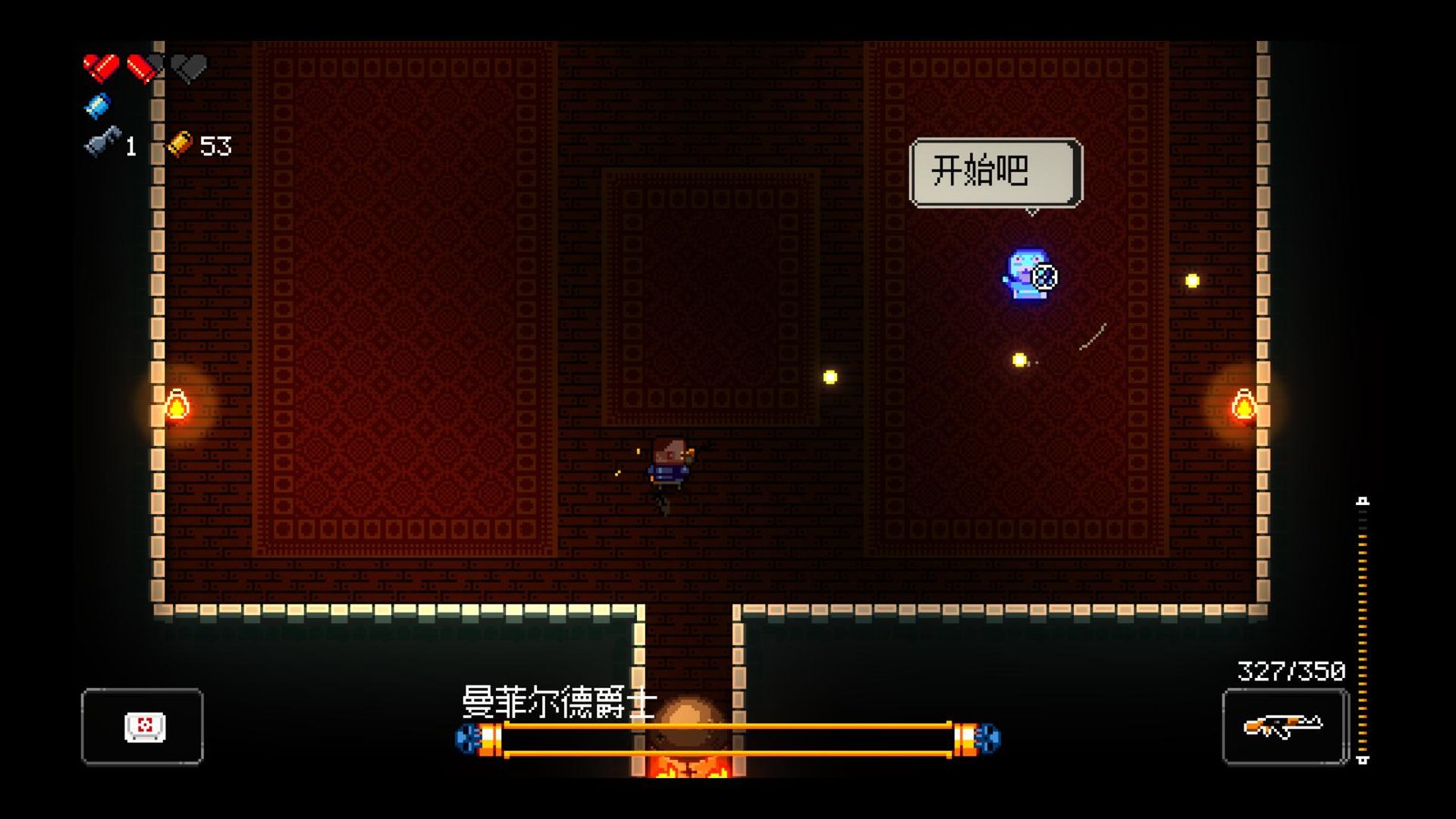The width and height of the screenshot is (1456, 819).
Task: Click the shell casing currency icon next to 53
Action: click(180, 144)
